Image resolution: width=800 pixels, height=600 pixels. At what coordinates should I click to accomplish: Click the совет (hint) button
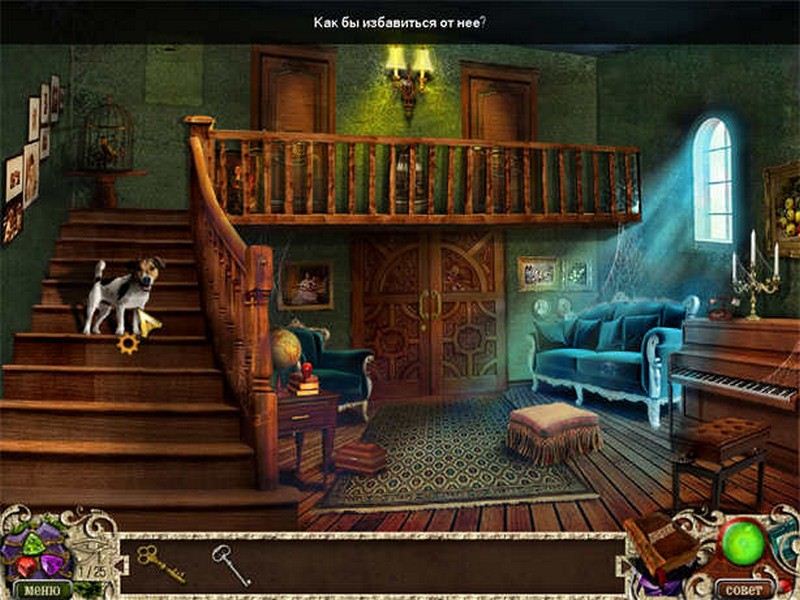coord(744,589)
